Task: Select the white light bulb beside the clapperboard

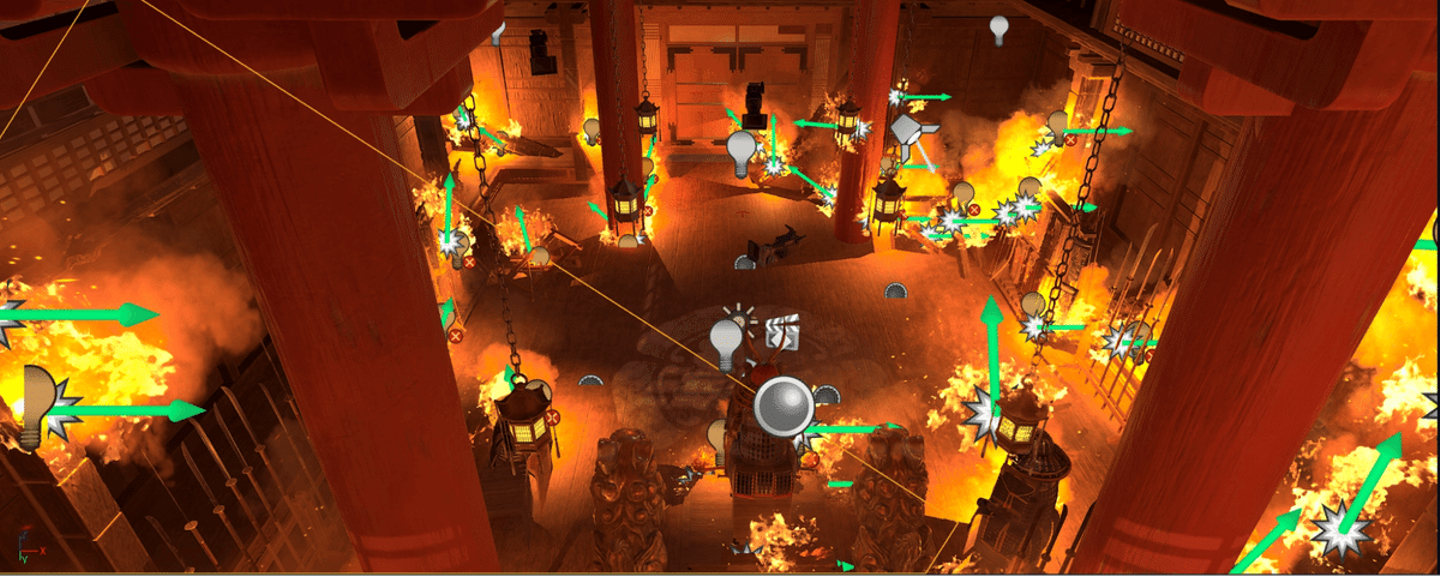Action: [728, 341]
